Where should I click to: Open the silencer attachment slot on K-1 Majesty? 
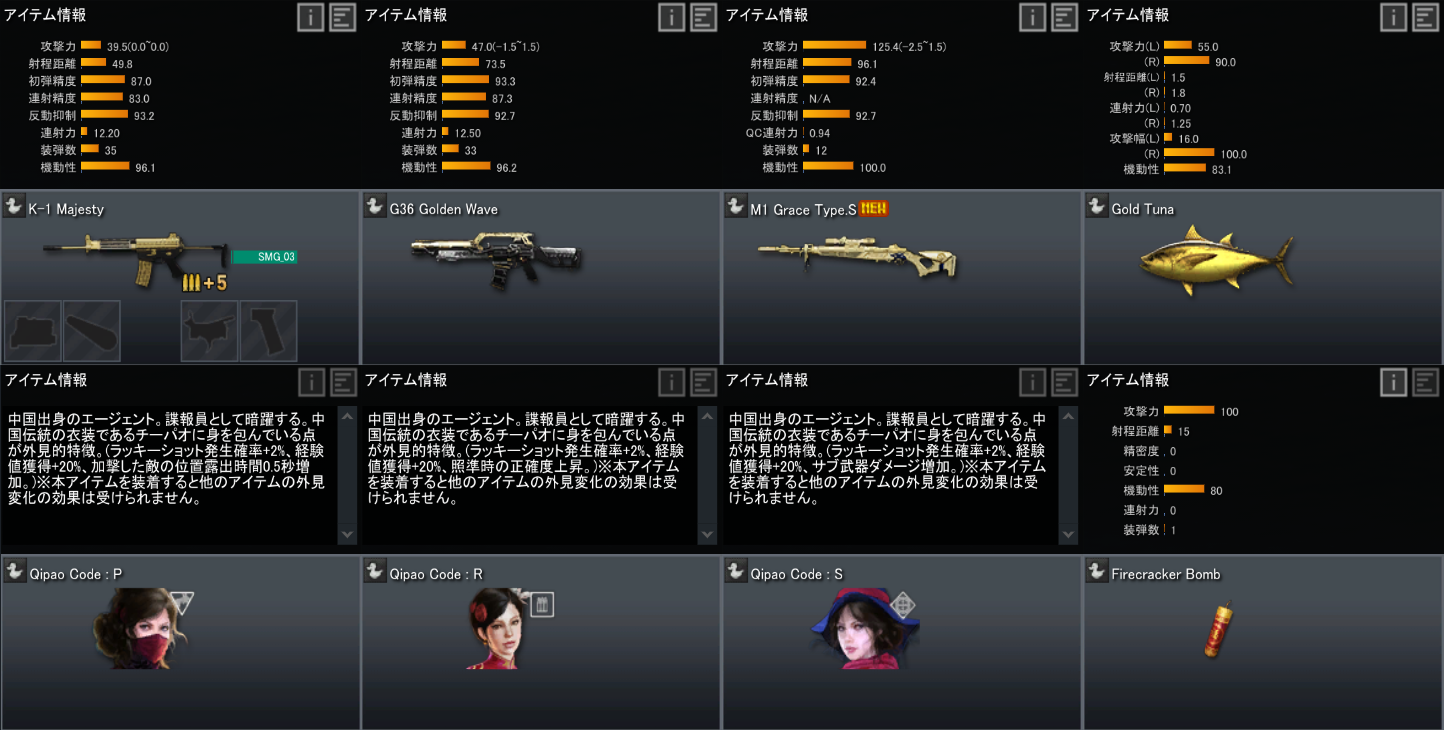click(x=92, y=331)
